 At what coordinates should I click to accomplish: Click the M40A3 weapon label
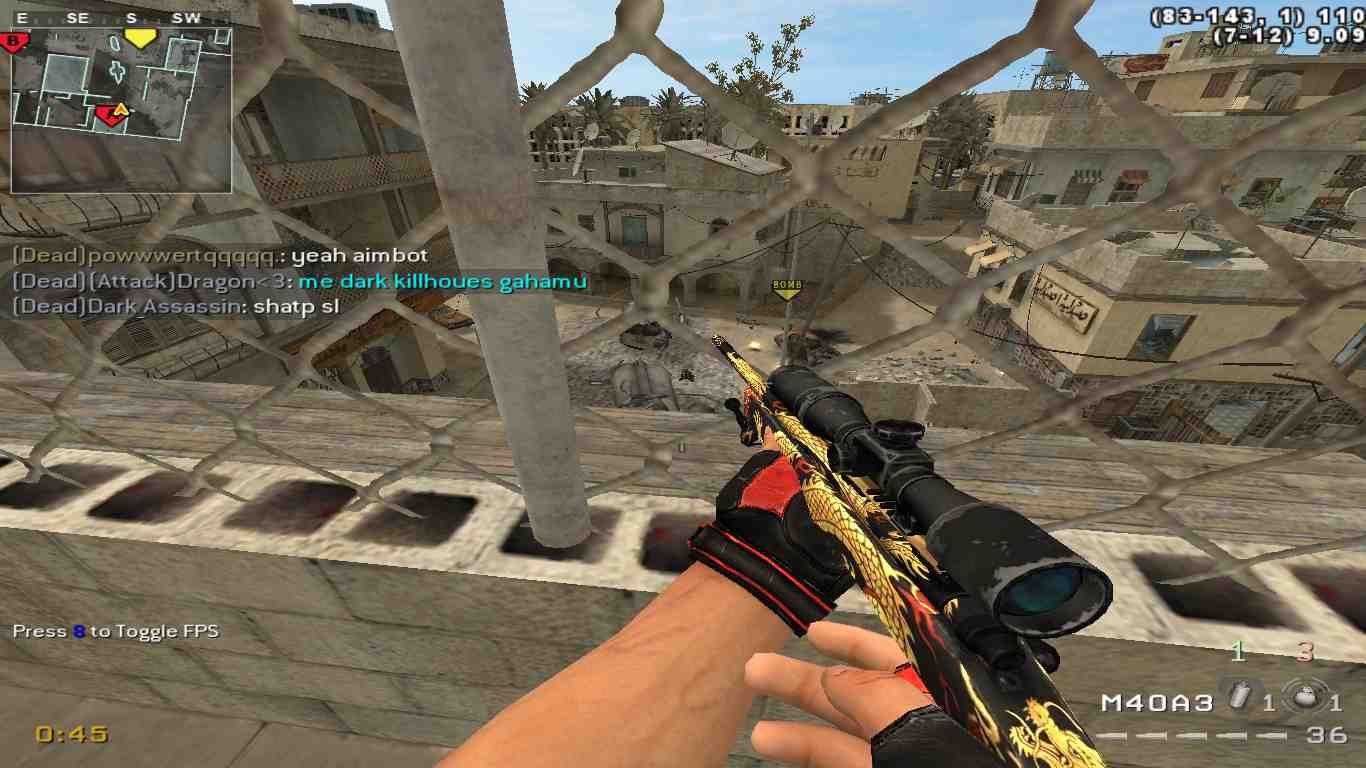click(1157, 703)
